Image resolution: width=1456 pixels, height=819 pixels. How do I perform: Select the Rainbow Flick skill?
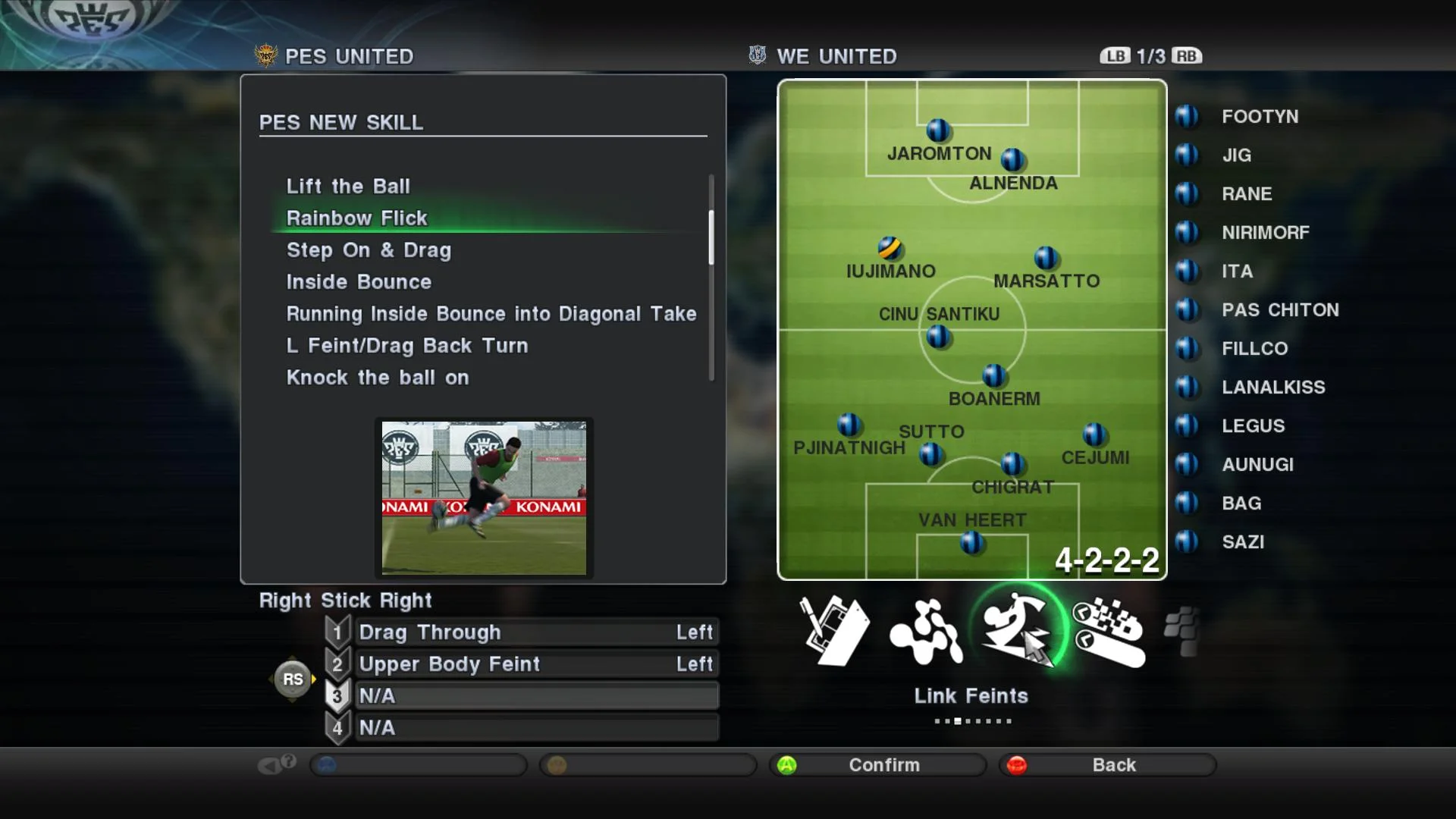tap(356, 218)
